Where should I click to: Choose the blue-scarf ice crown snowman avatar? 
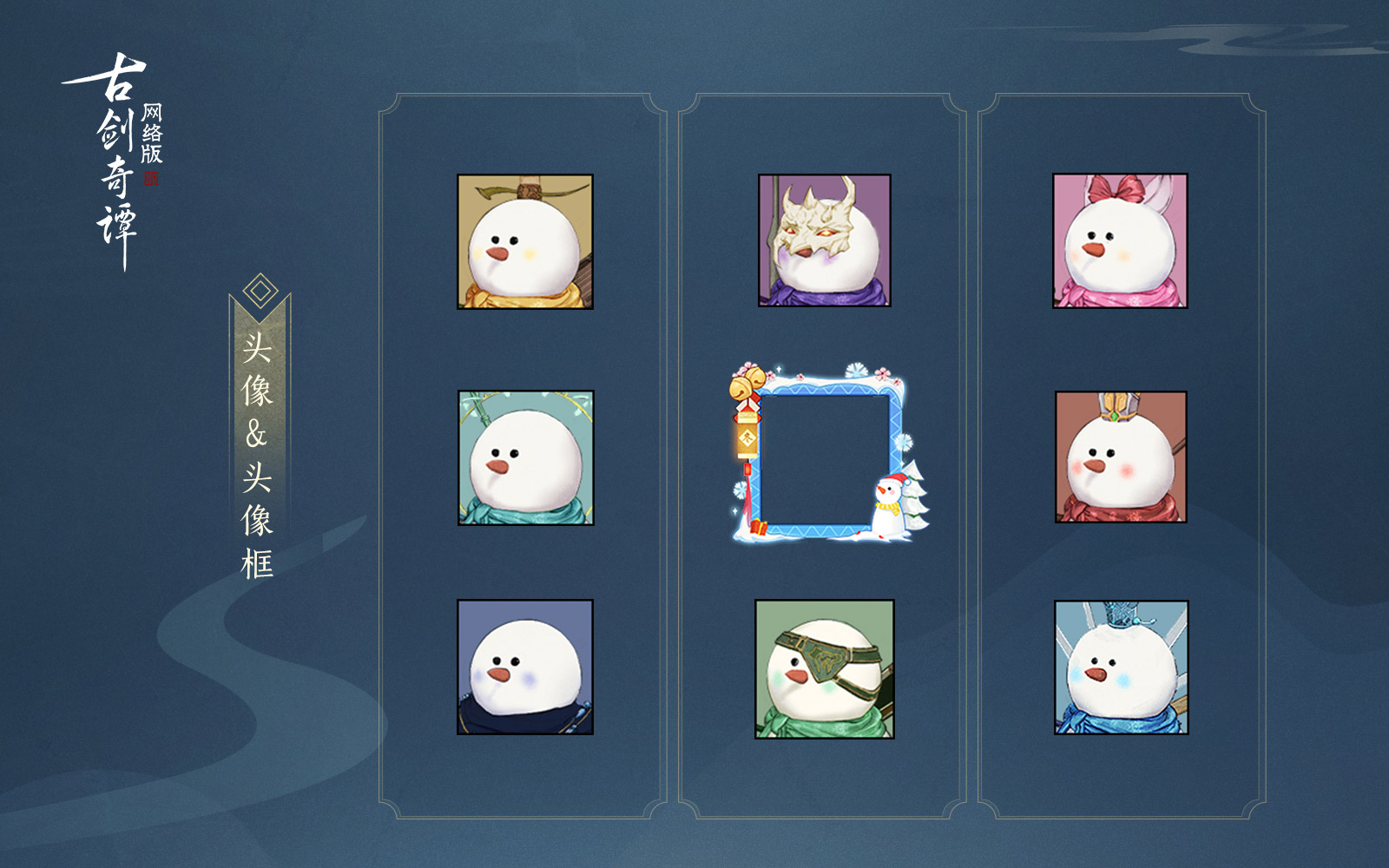coord(1121,667)
